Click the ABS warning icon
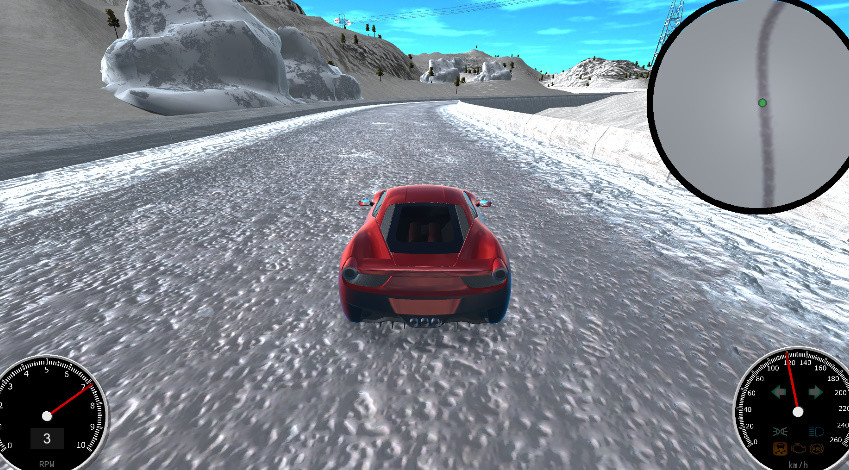 pyautogui.click(x=817, y=448)
